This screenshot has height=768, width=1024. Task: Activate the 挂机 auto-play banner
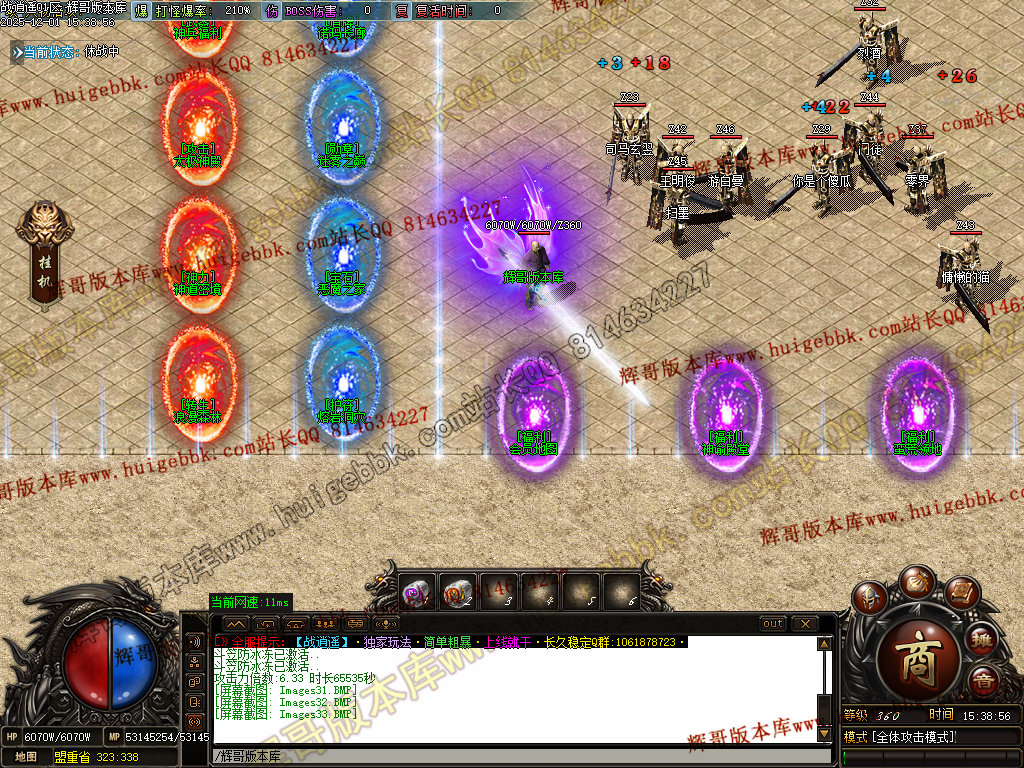point(44,255)
